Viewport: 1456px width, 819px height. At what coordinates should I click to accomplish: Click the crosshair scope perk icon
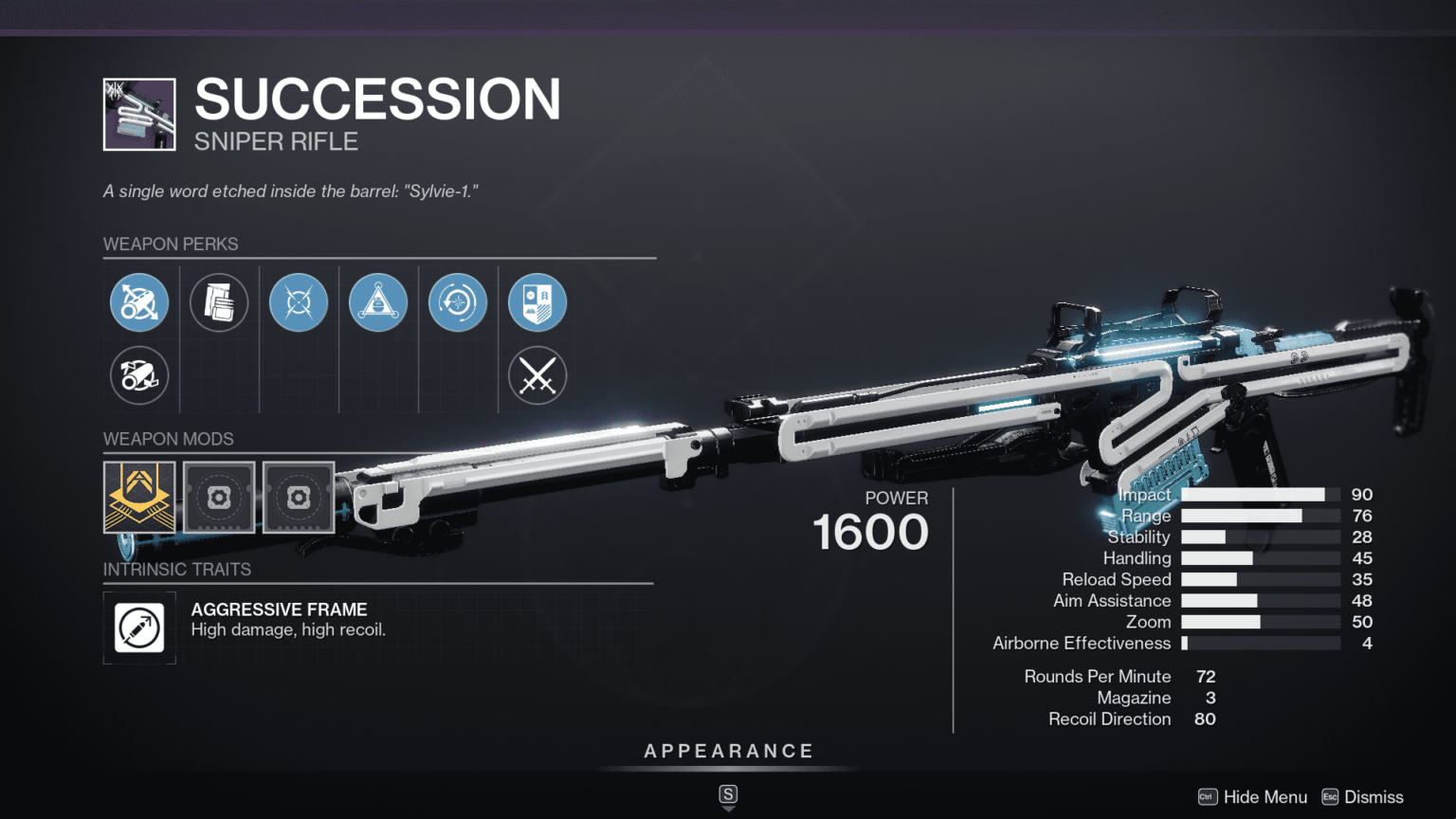(299, 301)
